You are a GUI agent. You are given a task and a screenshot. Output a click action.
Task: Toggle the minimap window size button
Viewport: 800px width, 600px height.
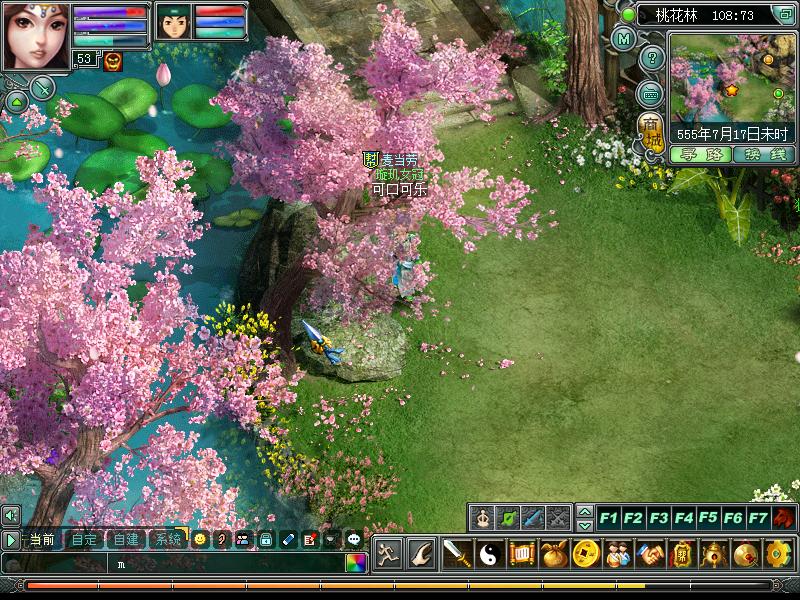(785, 15)
